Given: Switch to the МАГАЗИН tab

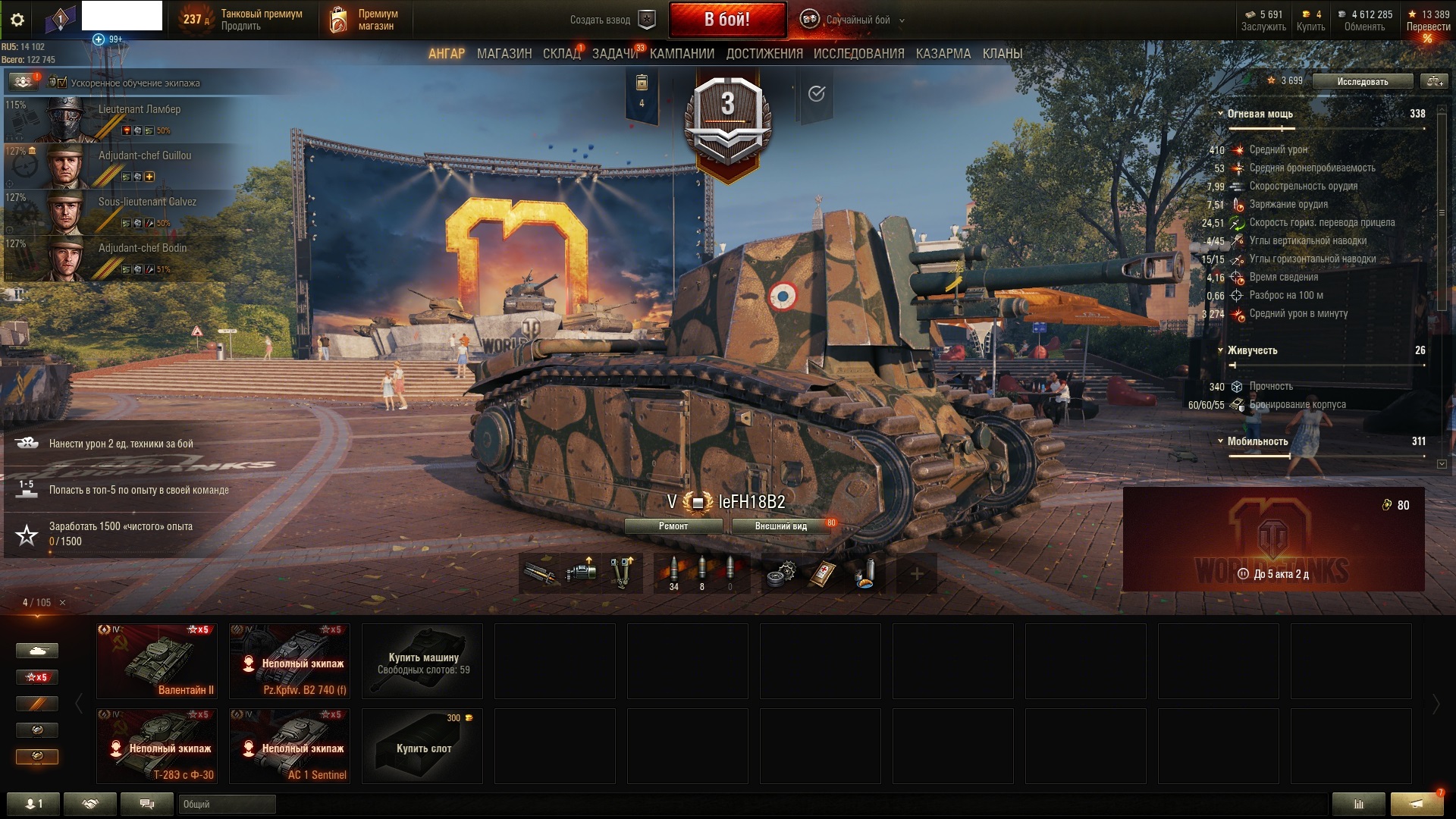Looking at the screenshot, I should pyautogui.click(x=507, y=54).
